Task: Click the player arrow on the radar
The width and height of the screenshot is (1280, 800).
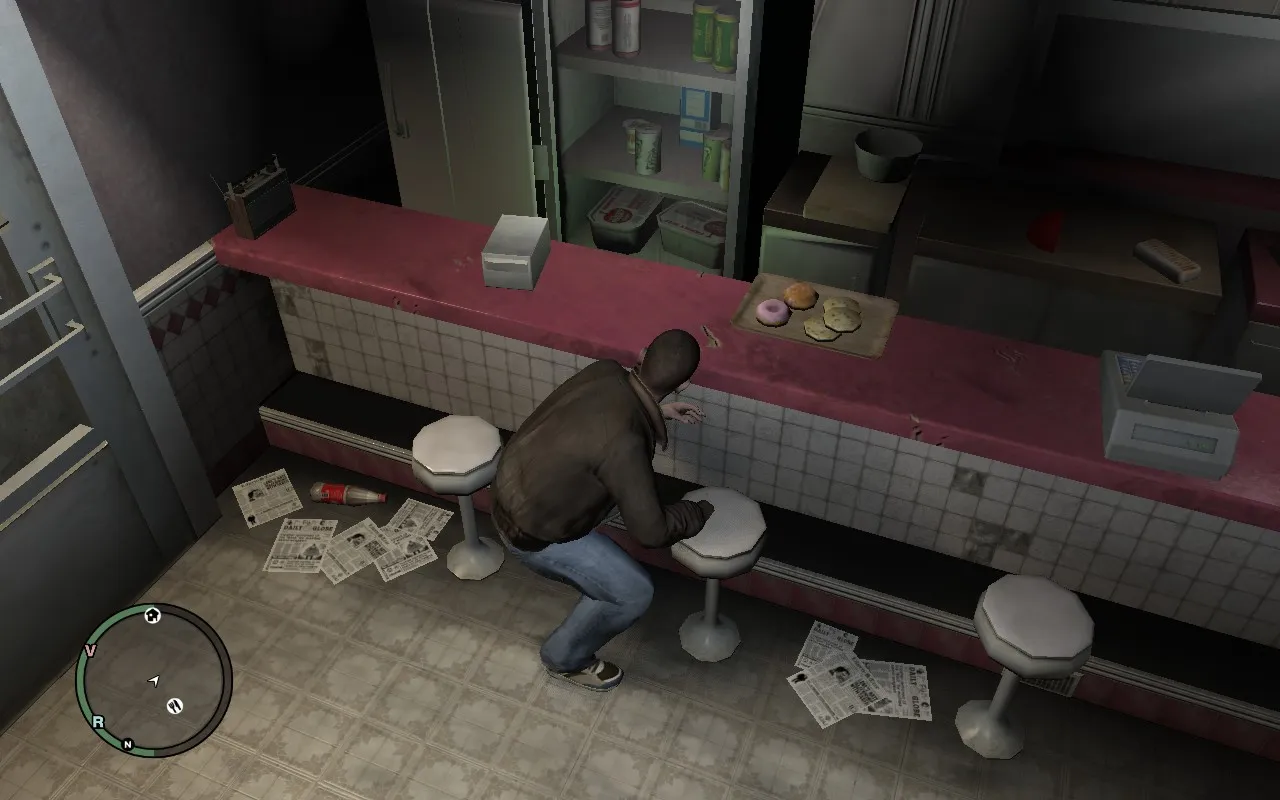Action: [x=153, y=681]
